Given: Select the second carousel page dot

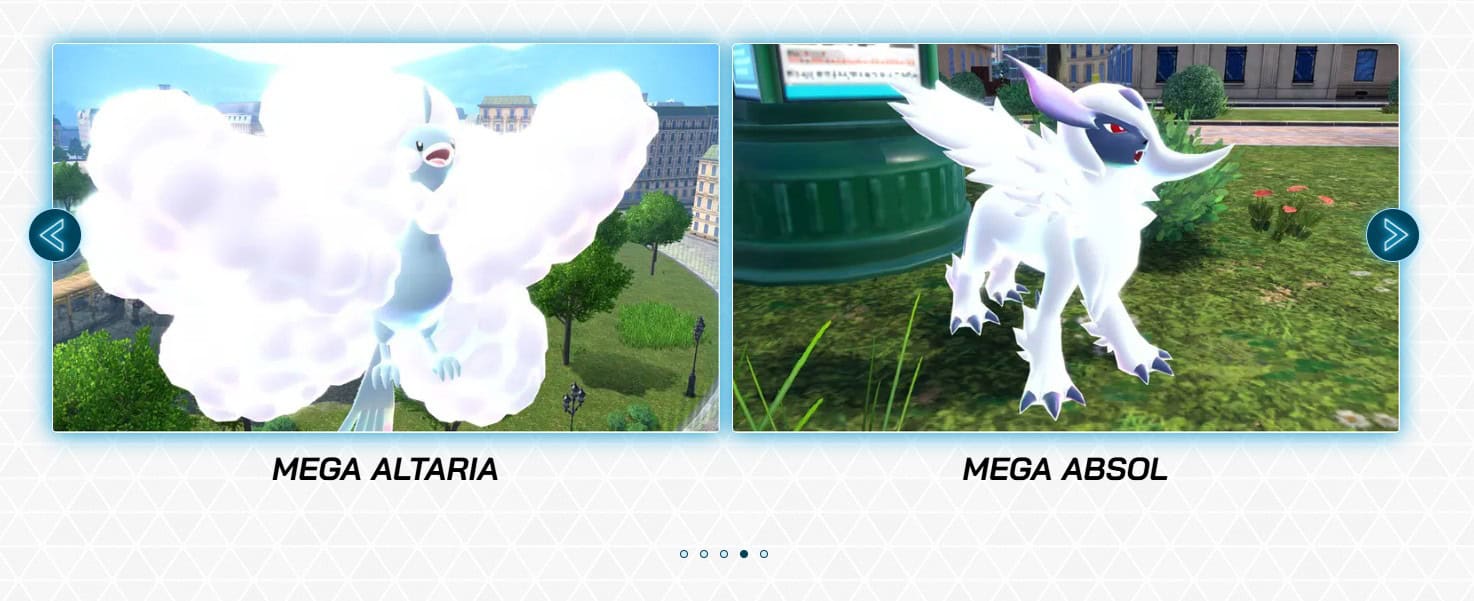Looking at the screenshot, I should tap(704, 554).
